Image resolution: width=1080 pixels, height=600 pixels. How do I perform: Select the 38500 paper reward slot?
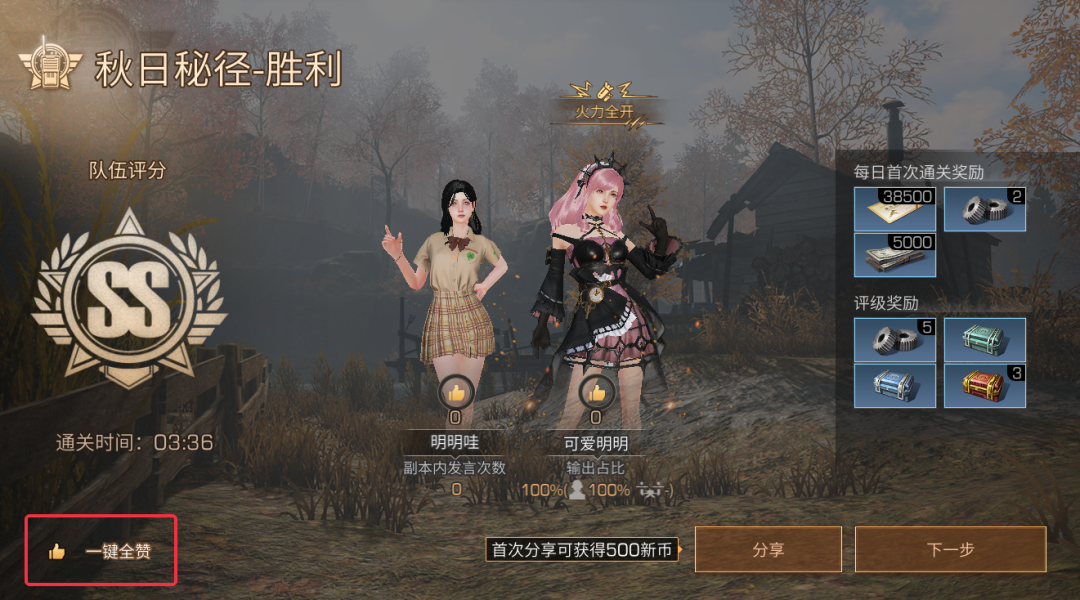point(895,209)
